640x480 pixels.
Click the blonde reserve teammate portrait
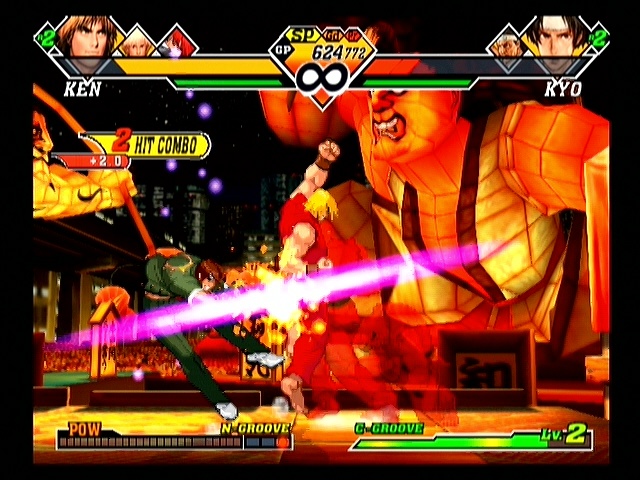[138, 42]
